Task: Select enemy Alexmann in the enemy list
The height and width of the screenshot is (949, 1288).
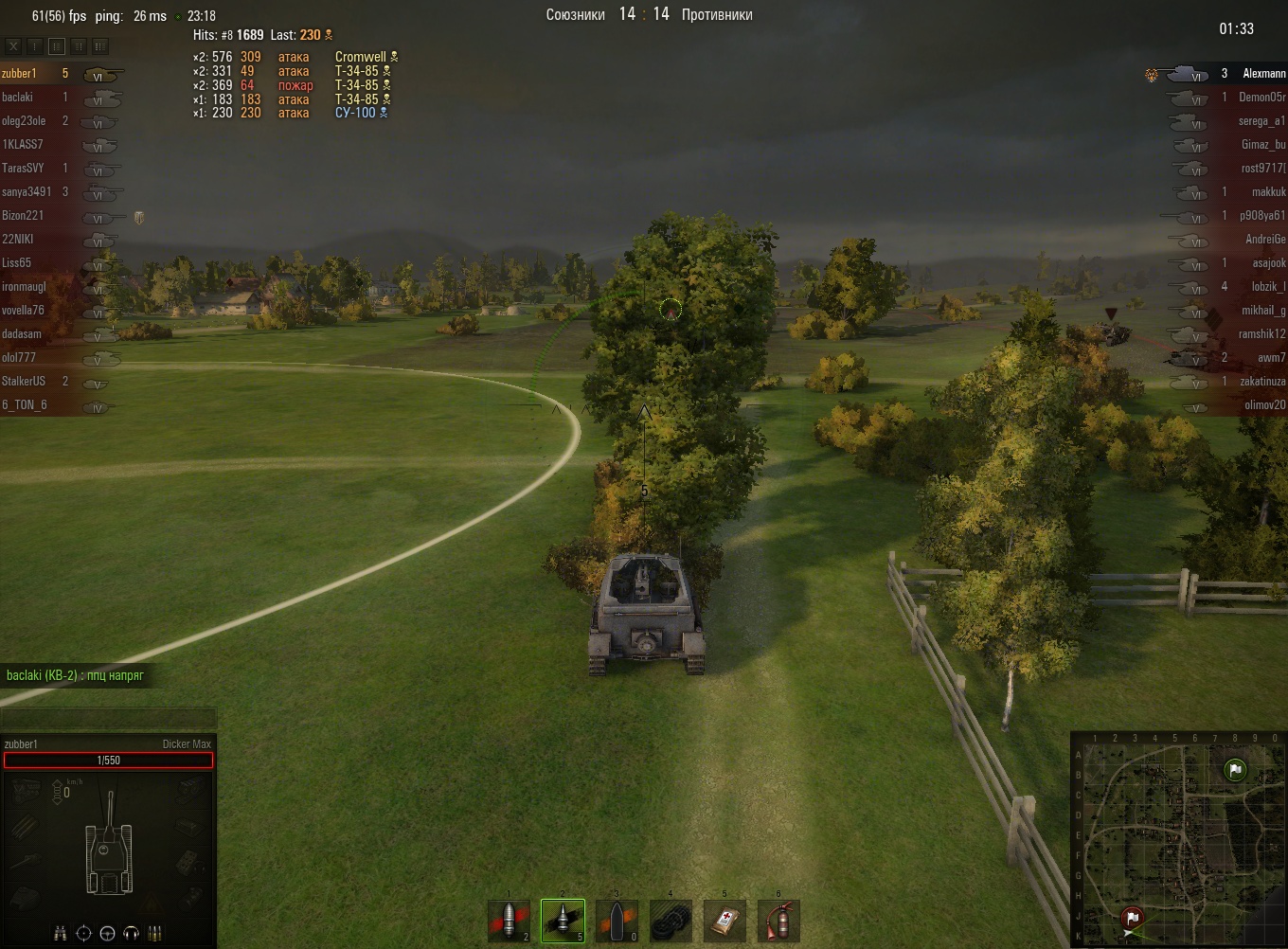Action: [1263, 74]
